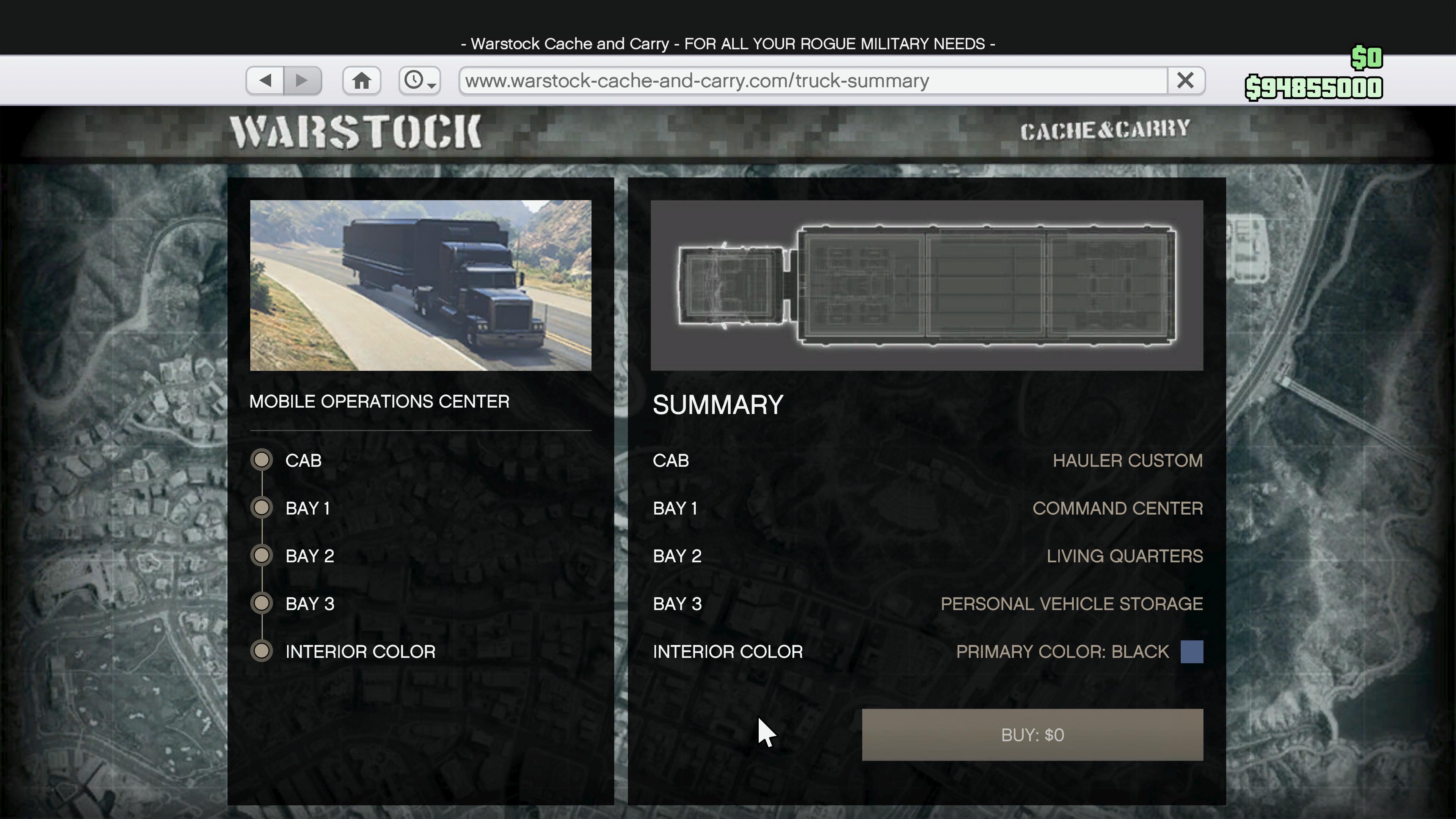Viewport: 1456px width, 819px height.
Task: Close the in-game browser with X
Action: [x=1185, y=80]
